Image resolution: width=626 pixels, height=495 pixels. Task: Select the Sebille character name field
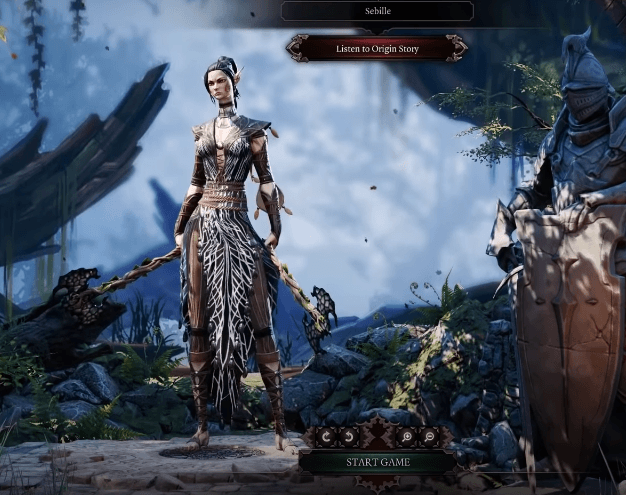(x=377, y=11)
